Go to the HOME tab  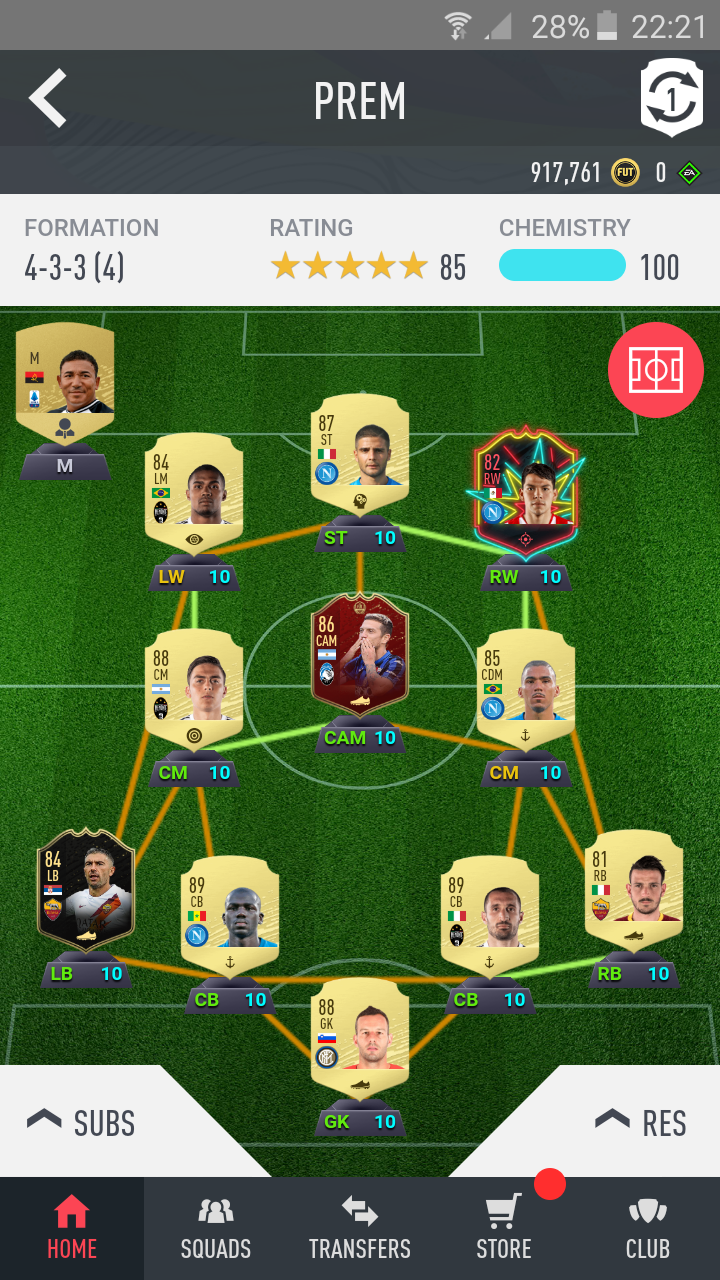[72, 1229]
